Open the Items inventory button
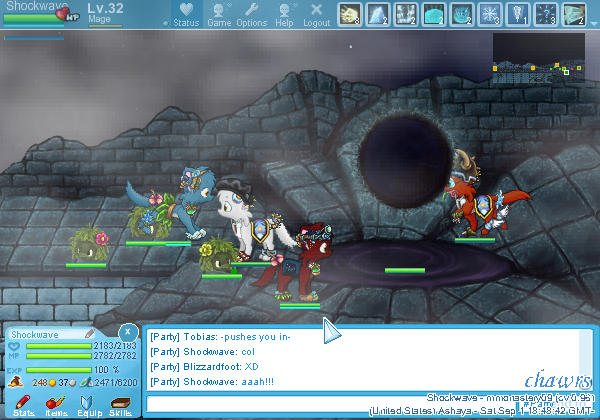Screen dimensions: 600x420 coord(56,404)
